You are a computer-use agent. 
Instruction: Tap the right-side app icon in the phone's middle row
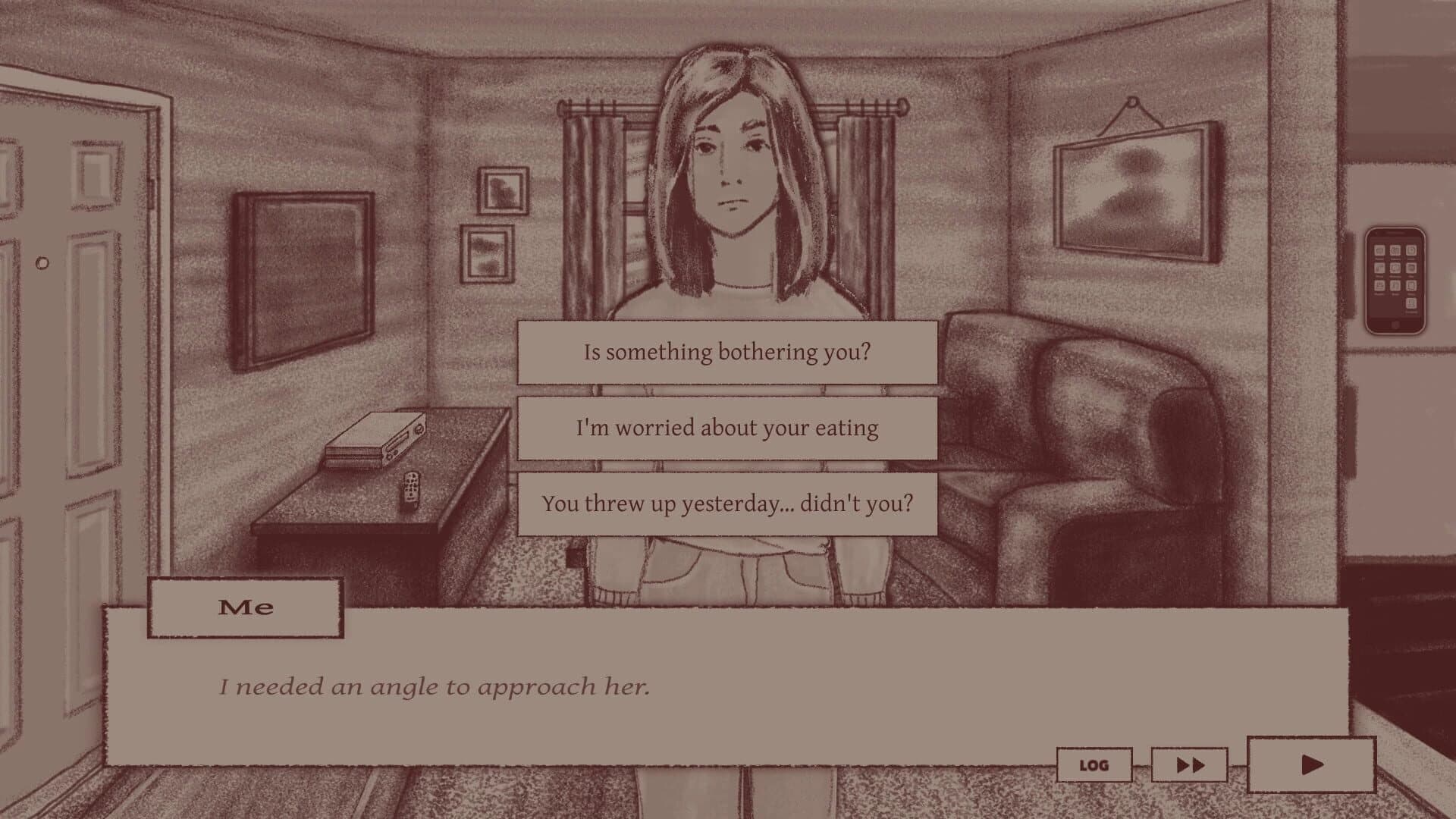1411,268
